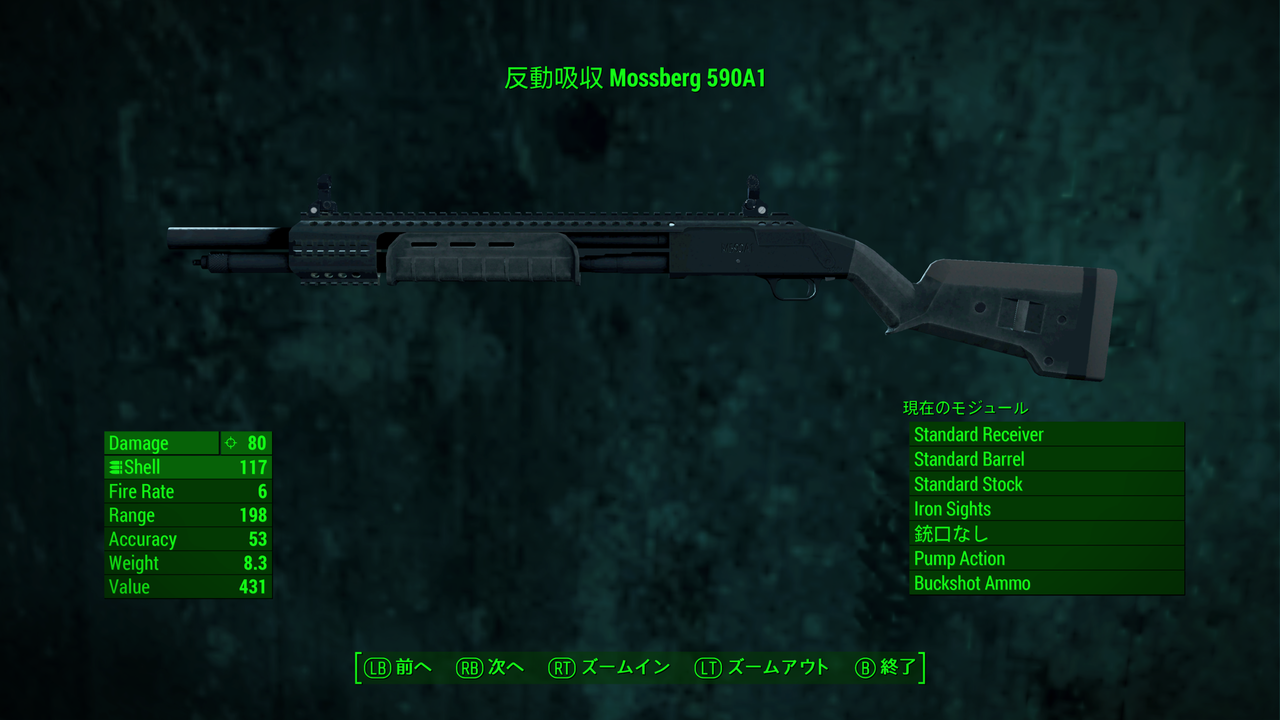
Task: Click the B button icon next to 終了
Action: pos(866,667)
